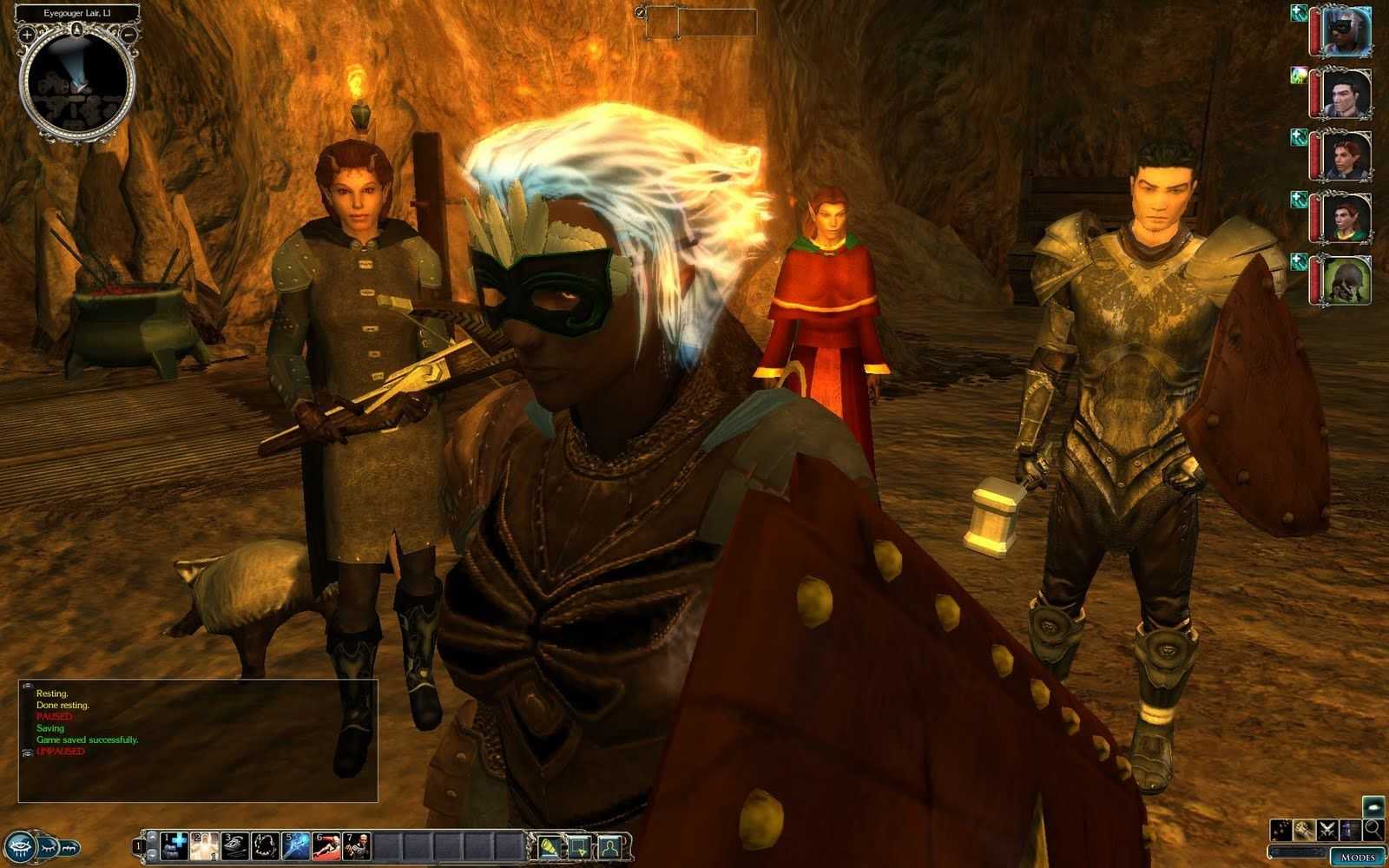Screen dimensions: 1389x868
Task: Activate the red-clad fighter ability in slot 6
Action: coord(326,845)
